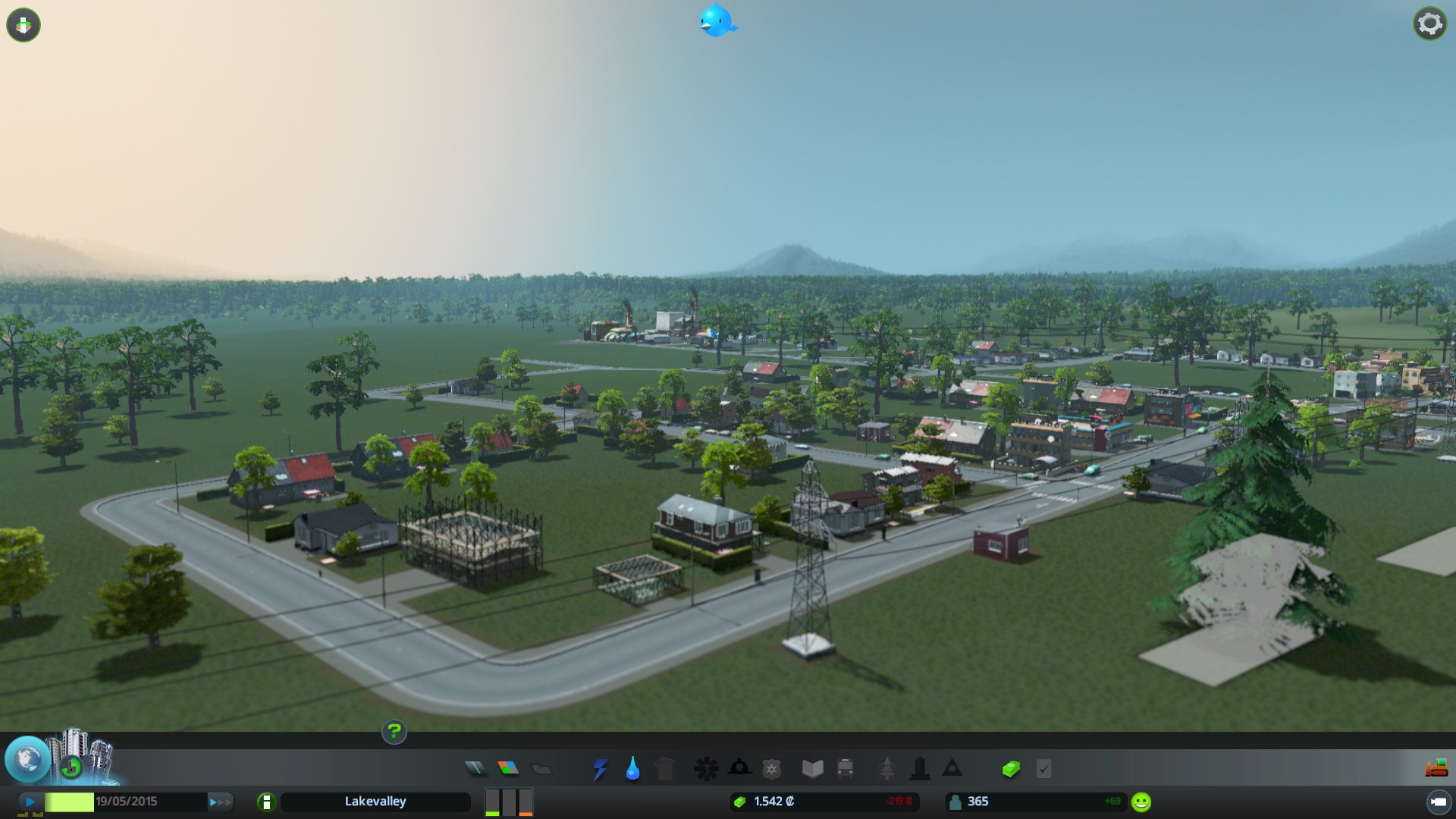
Task: Open the Districts tool
Action: pyautogui.click(x=540, y=768)
